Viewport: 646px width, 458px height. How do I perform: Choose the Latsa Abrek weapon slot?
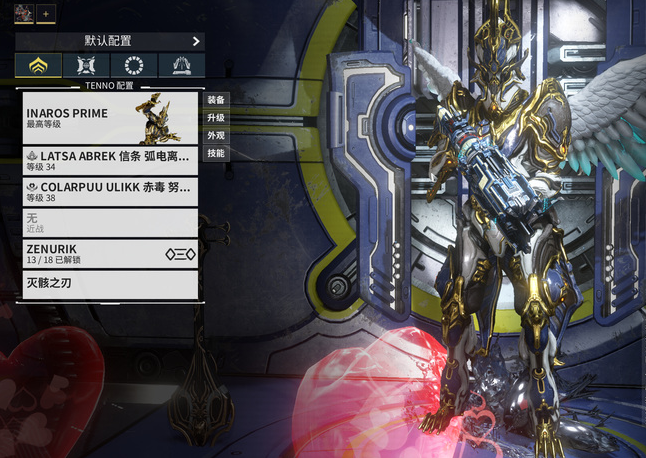(x=111, y=161)
